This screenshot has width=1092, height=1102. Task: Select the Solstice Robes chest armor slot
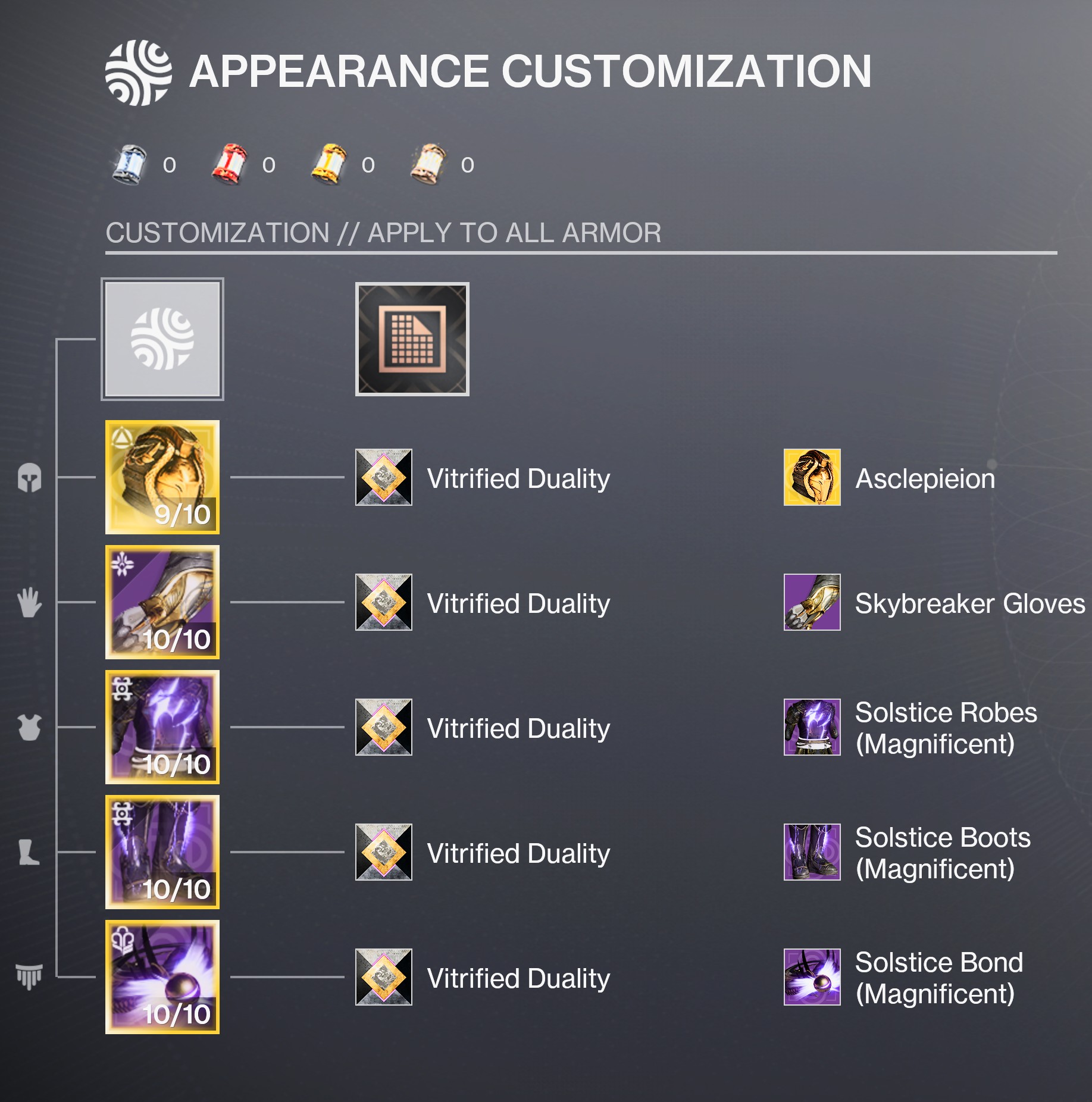pos(162,727)
